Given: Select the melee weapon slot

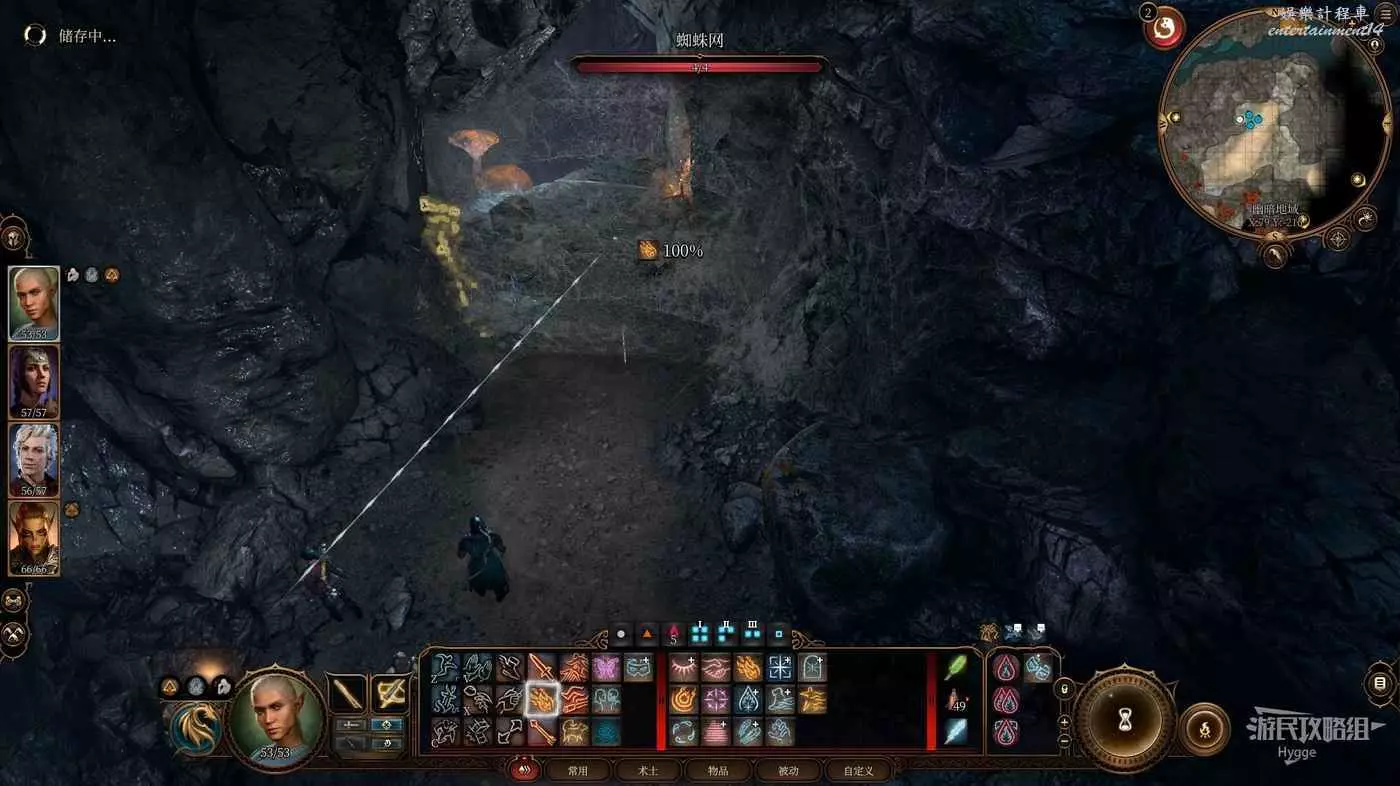Looking at the screenshot, I should tap(348, 693).
